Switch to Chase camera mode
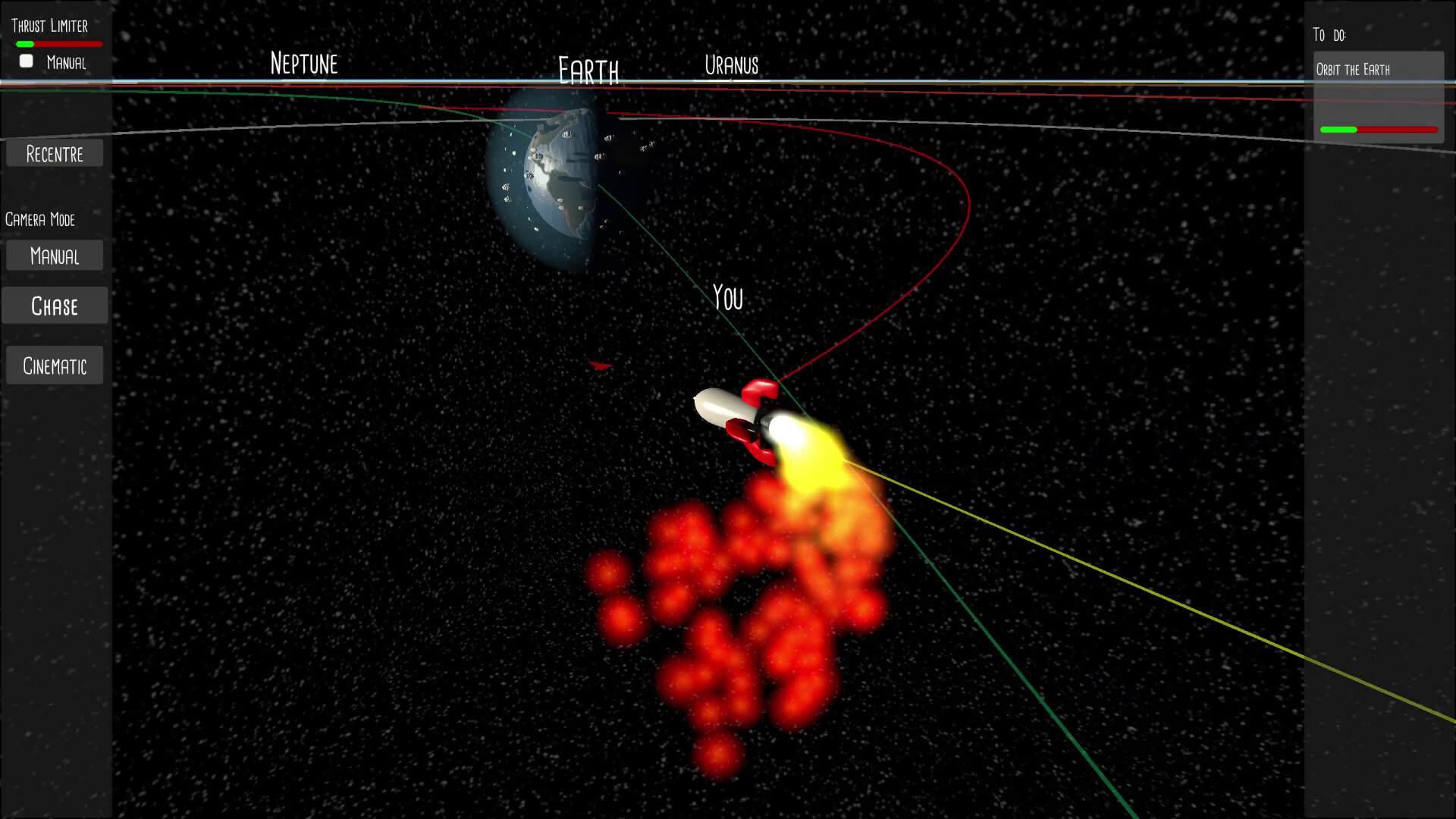Screen dimensions: 1456x819 tap(54, 306)
